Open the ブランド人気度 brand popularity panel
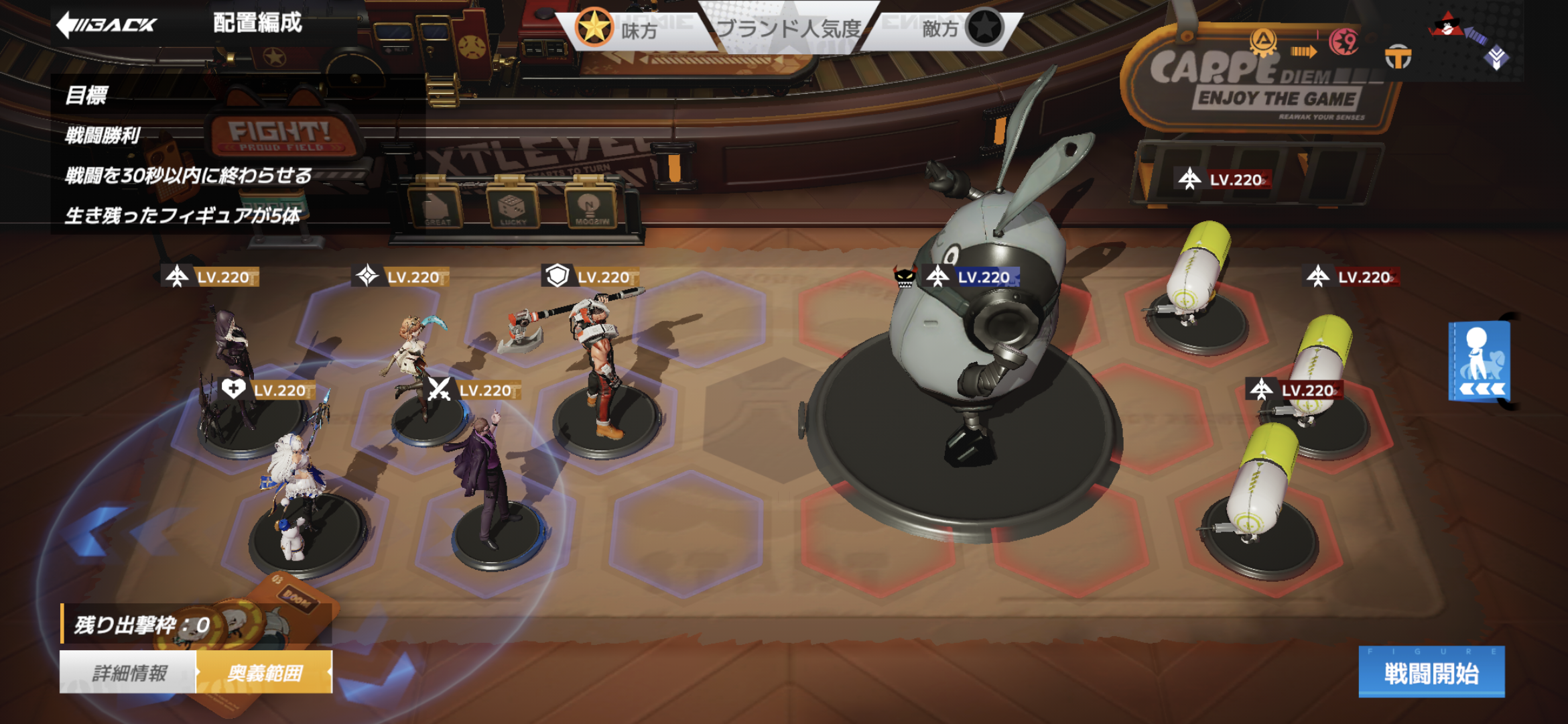The height and width of the screenshot is (724, 1568). pos(789,29)
